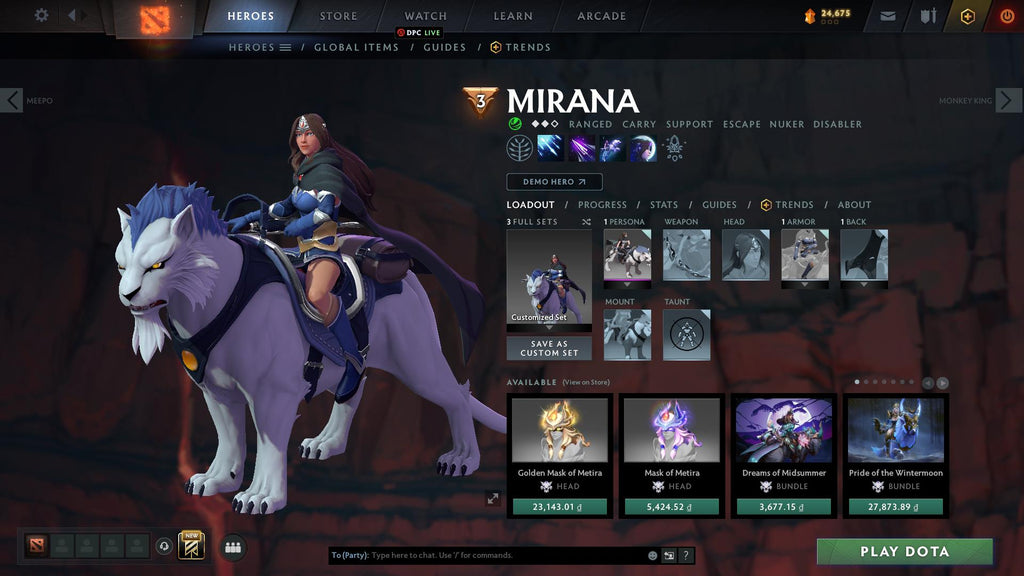
Task: View the hero Progress tab
Action: [602, 205]
